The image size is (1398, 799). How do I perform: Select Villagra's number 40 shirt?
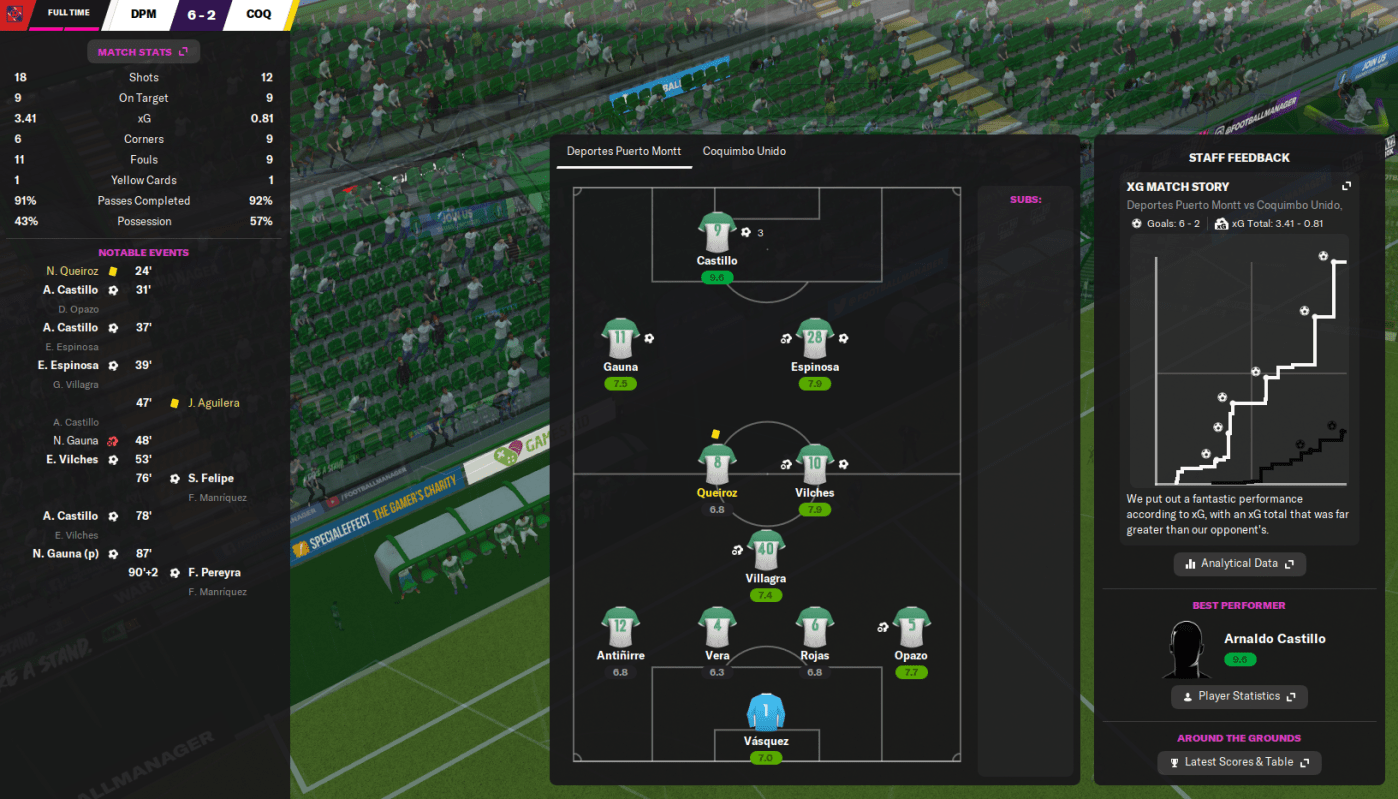[765, 550]
